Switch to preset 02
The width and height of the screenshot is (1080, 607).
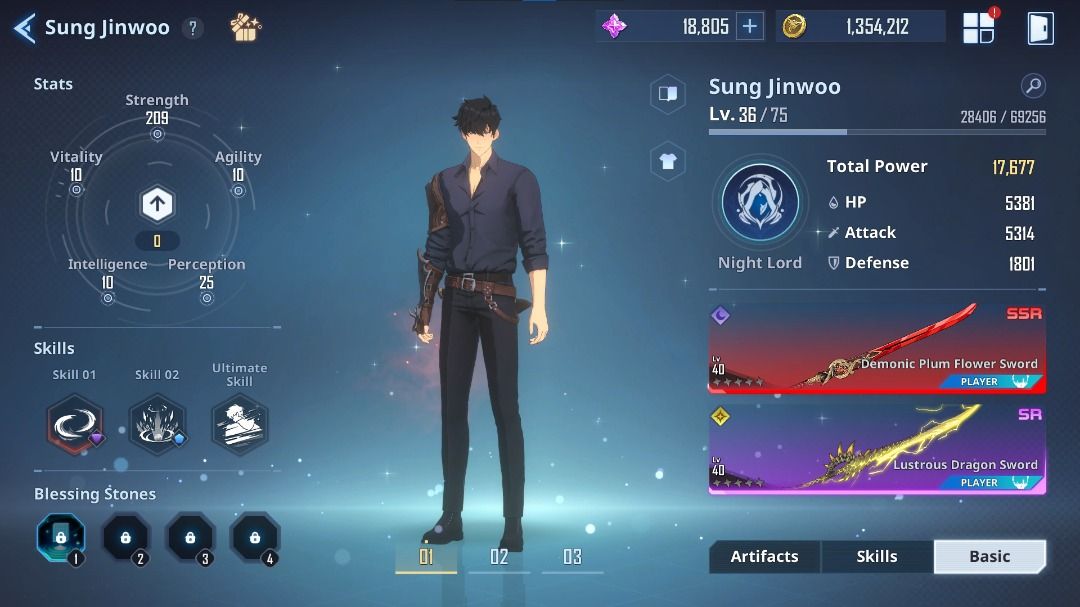[499, 557]
